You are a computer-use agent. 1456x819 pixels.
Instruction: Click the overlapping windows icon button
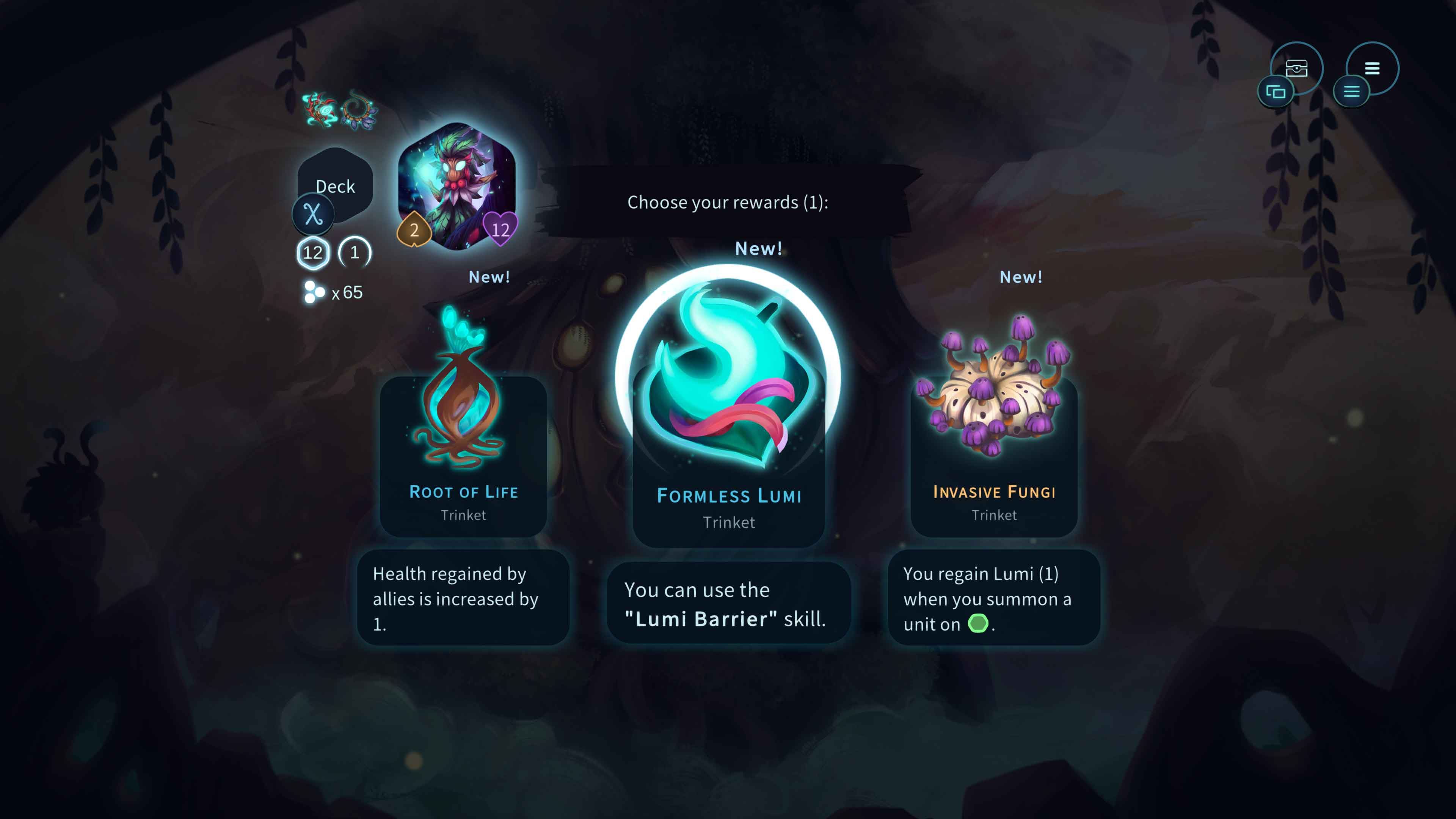pyautogui.click(x=1276, y=91)
